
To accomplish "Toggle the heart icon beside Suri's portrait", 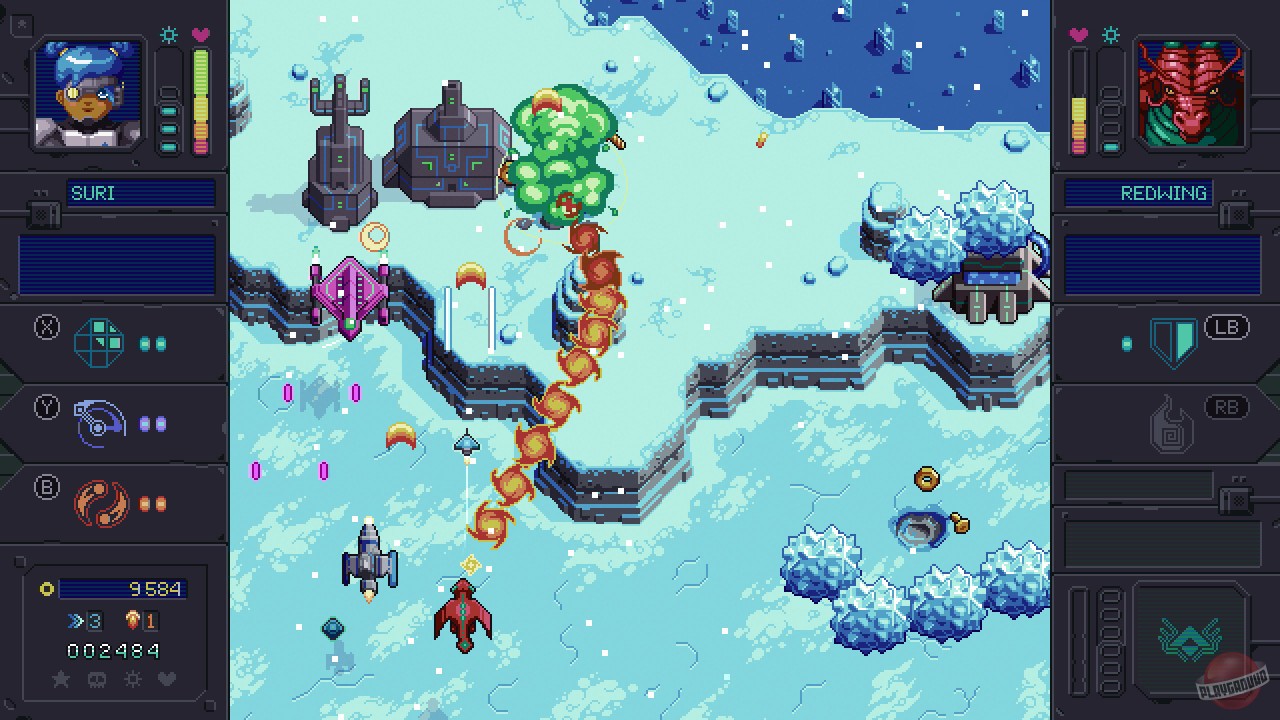I will tap(200, 34).
